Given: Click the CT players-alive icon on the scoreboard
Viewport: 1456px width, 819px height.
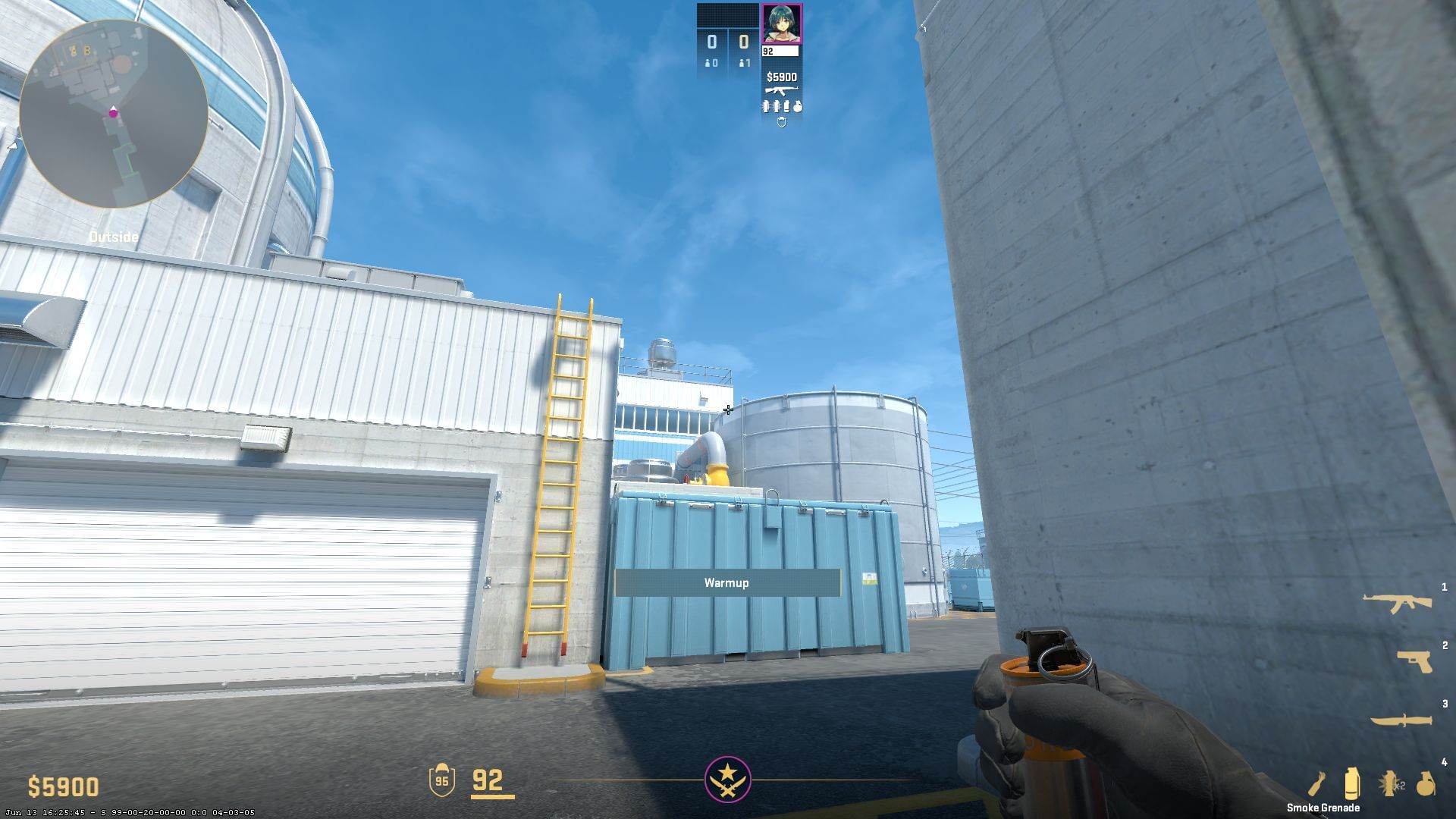Looking at the screenshot, I should tap(711, 63).
